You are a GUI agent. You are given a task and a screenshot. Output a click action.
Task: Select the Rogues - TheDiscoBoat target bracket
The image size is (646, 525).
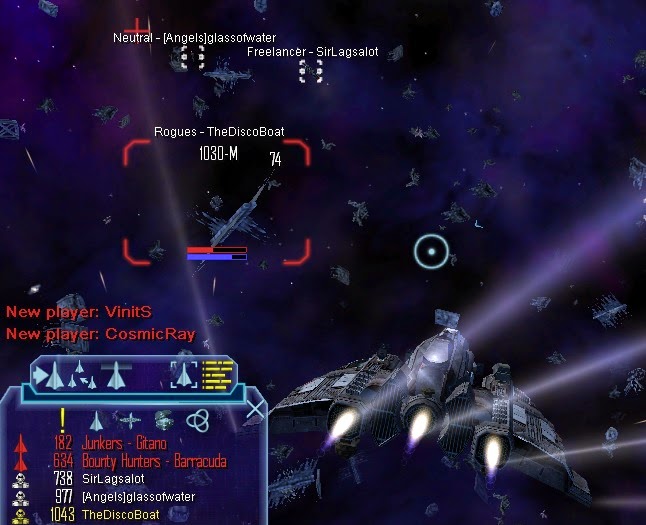point(216,203)
